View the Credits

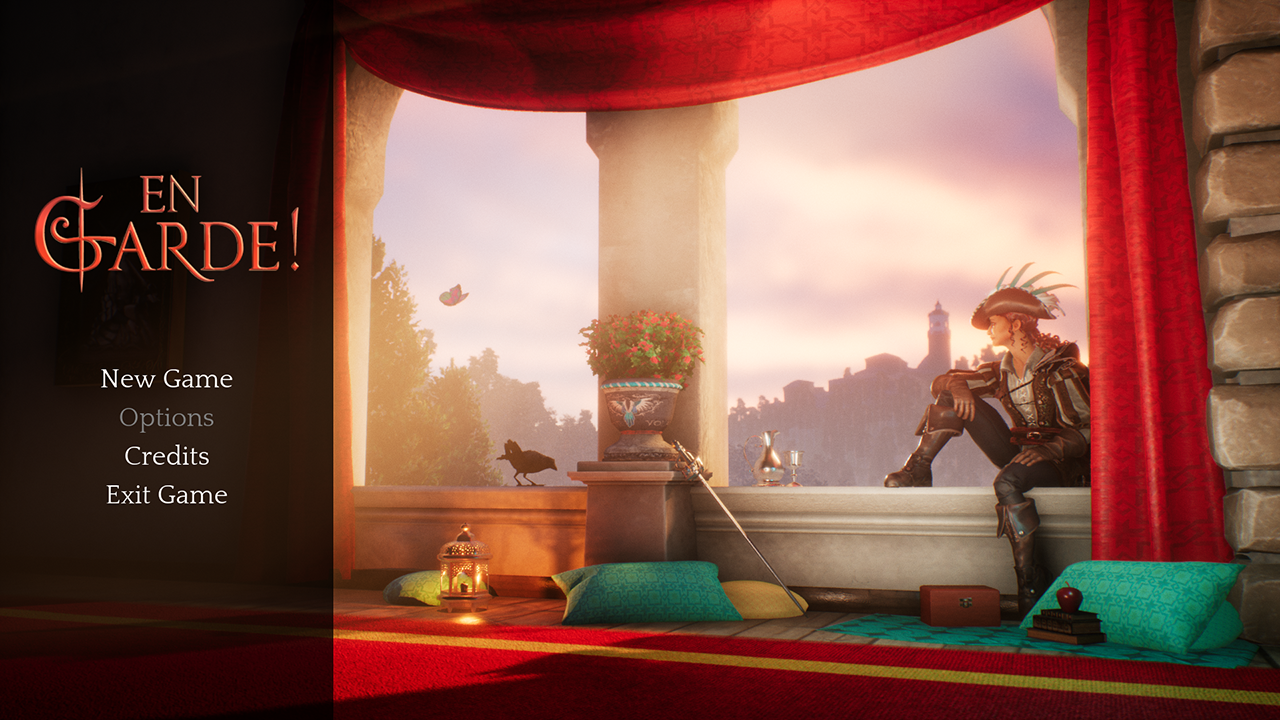(x=166, y=456)
